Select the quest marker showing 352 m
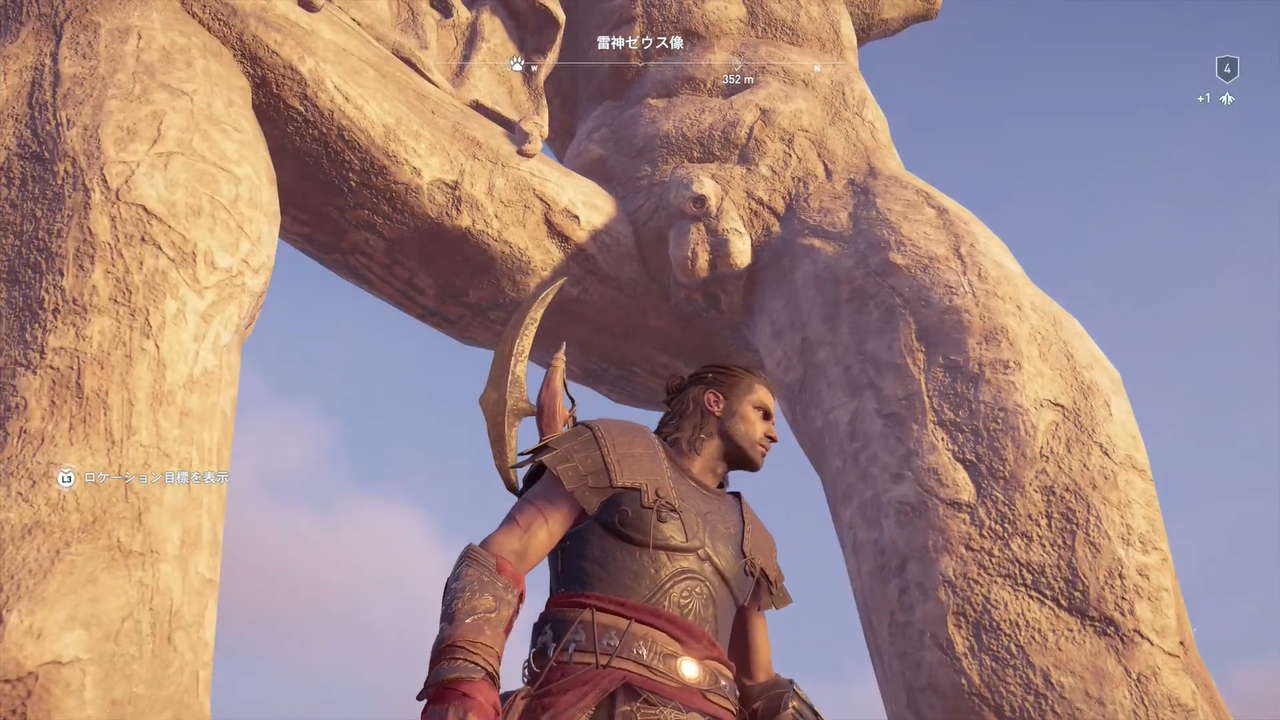Viewport: 1280px width, 720px height. point(738,66)
